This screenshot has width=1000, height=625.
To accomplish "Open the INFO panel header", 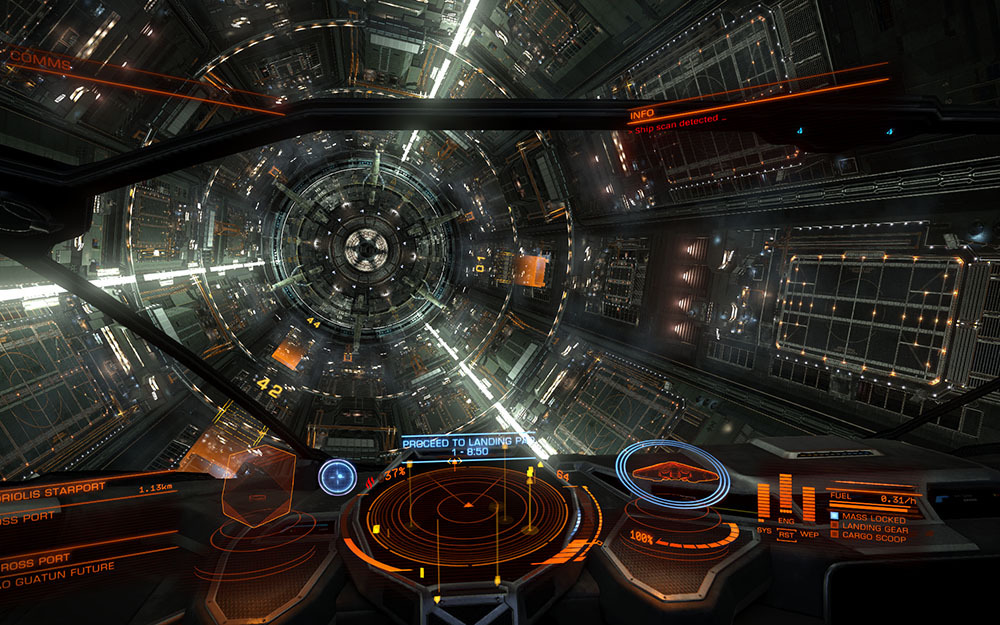I will (x=641, y=116).
